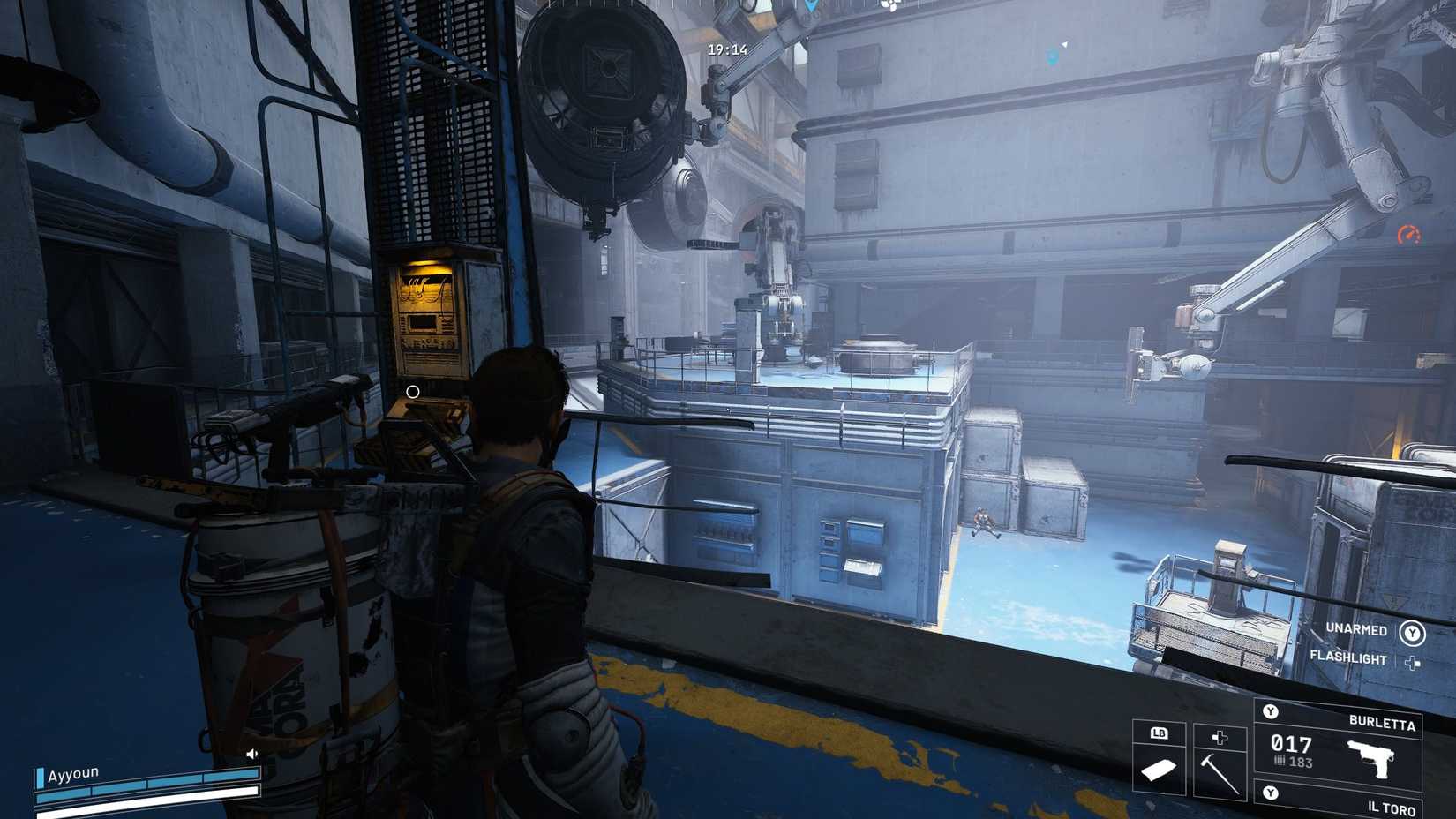Screen dimensions: 1456x819
Task: Expand the Burletta ammo counter panel
Action: [x=1290, y=745]
